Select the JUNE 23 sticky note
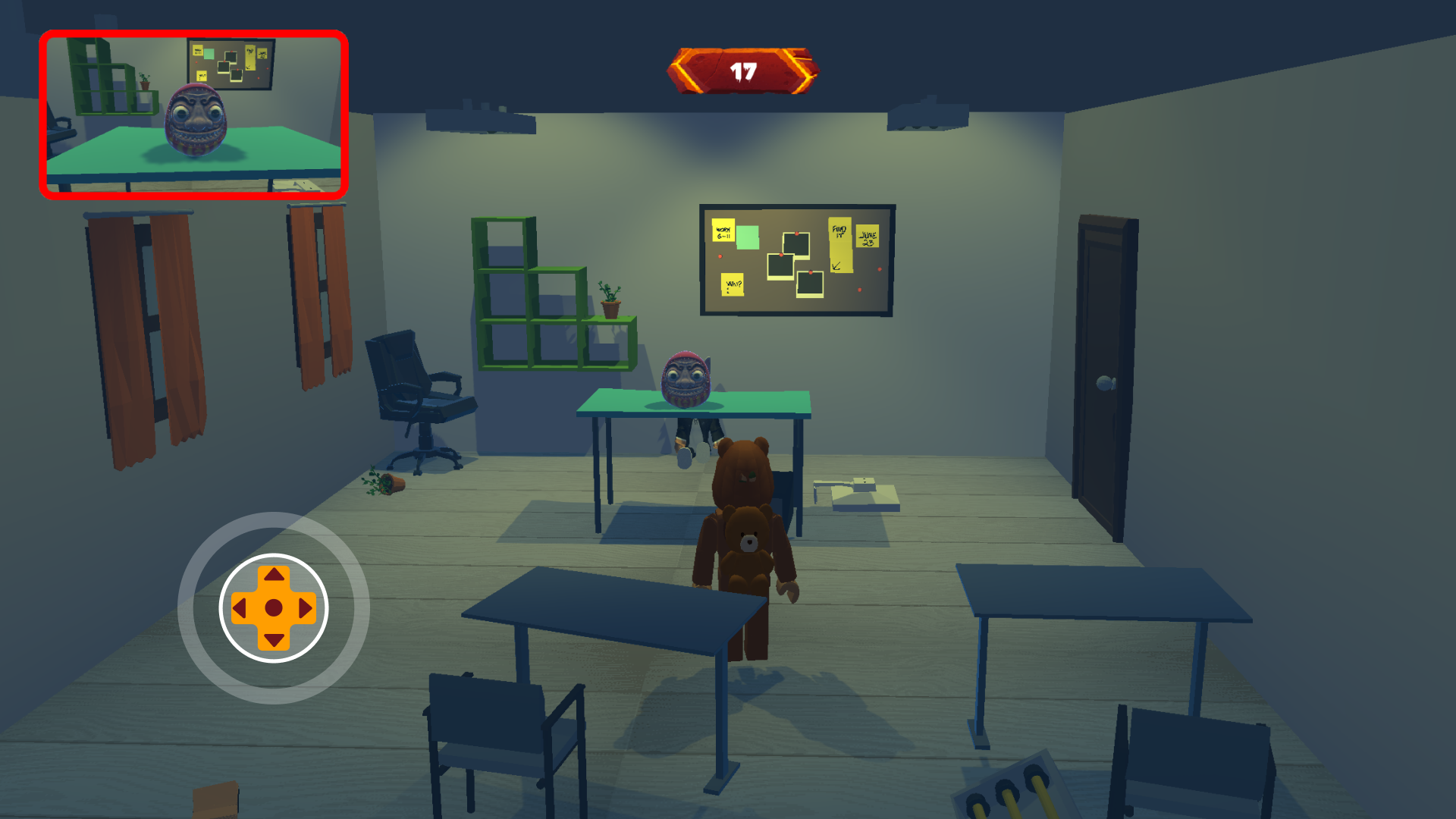 coord(867,237)
